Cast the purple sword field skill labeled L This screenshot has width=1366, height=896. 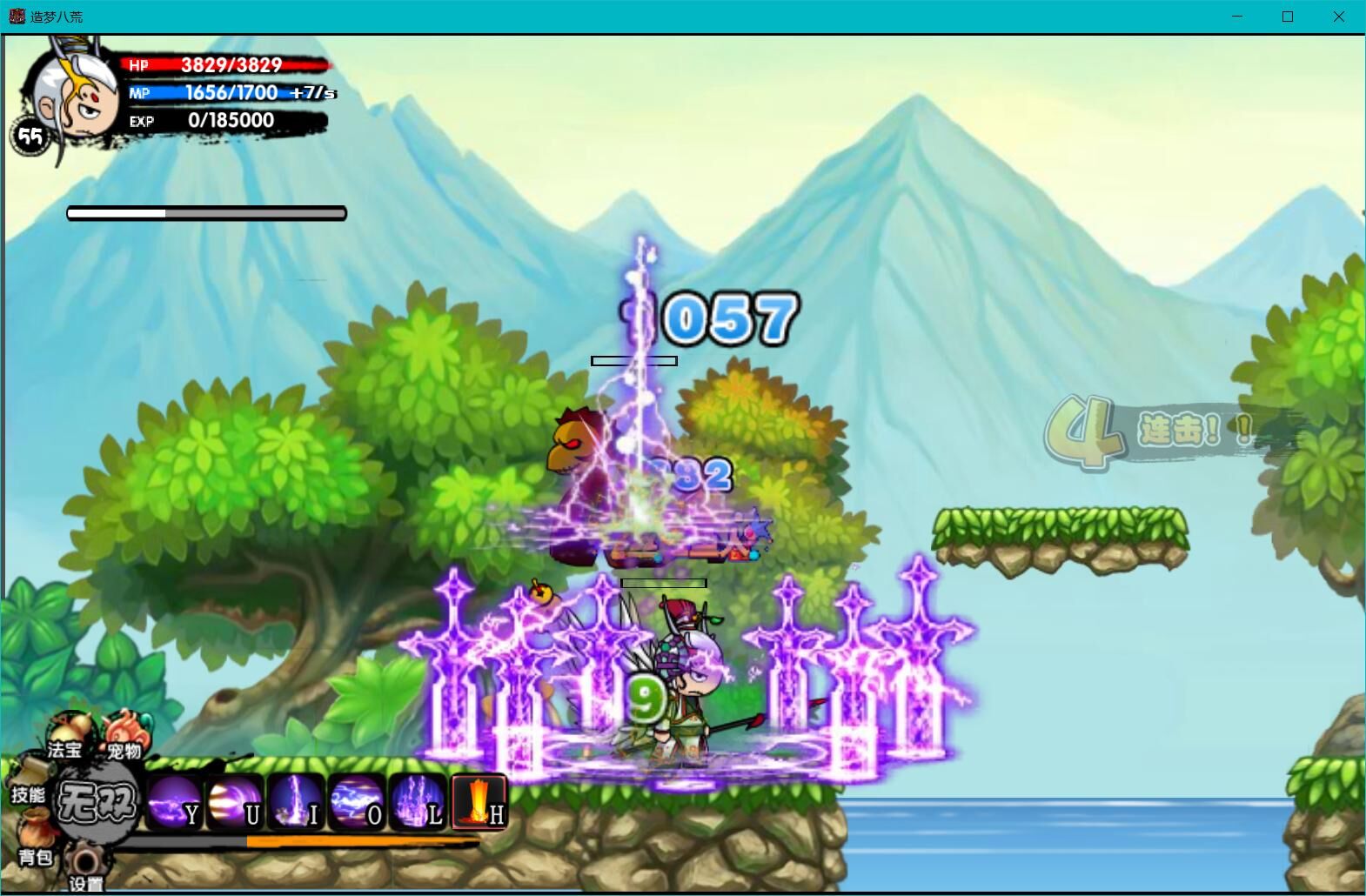click(418, 802)
